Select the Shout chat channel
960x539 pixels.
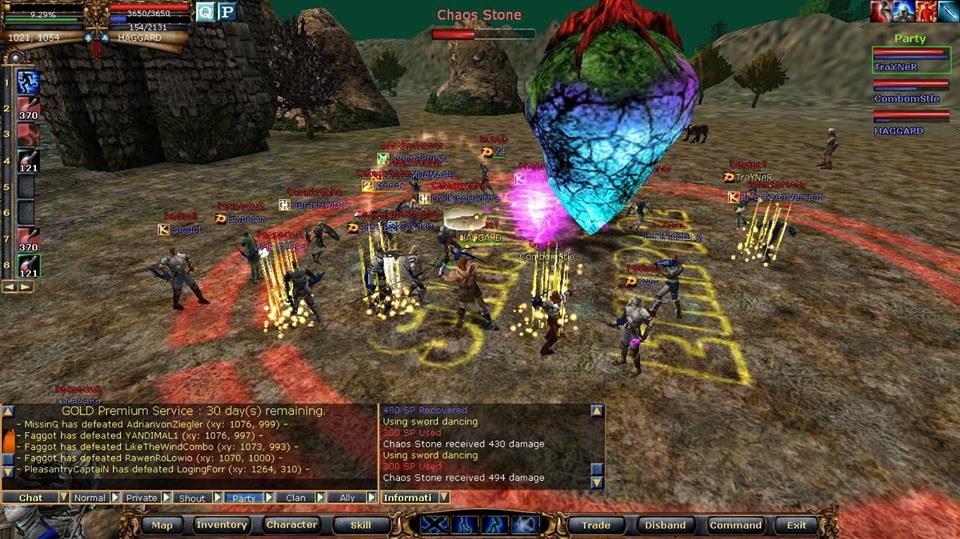191,497
